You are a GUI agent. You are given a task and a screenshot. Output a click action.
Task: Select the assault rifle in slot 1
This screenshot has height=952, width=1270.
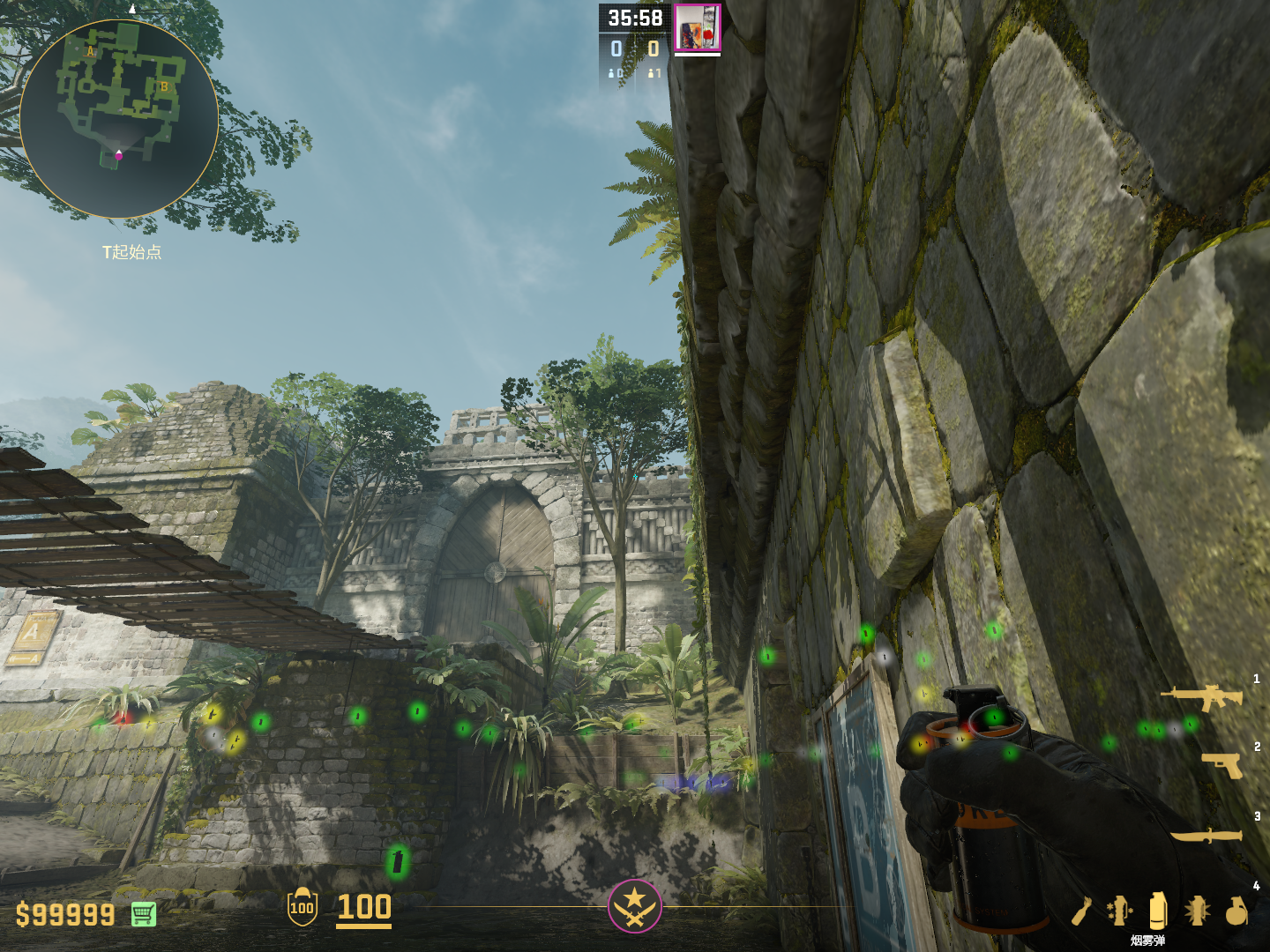pyautogui.click(x=1202, y=697)
